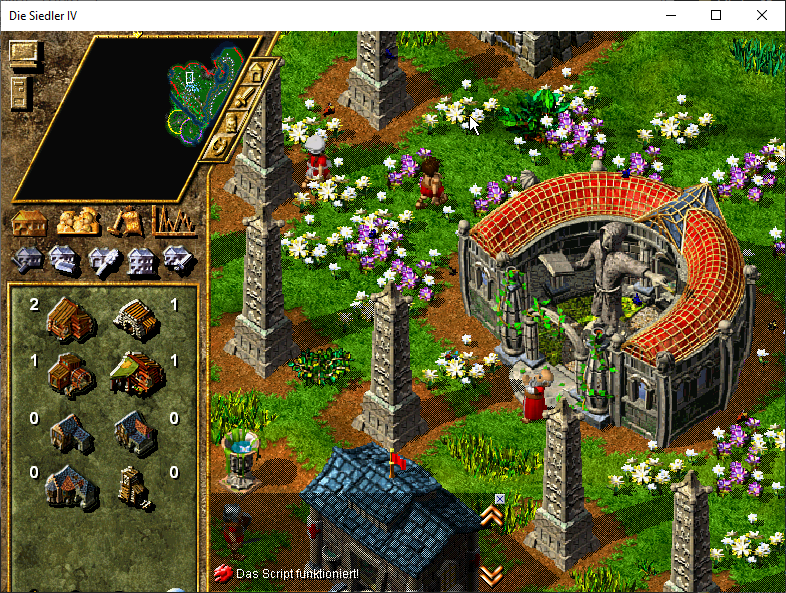The width and height of the screenshot is (786, 593).
Task: Show the statistics graph menu
Action: click(x=172, y=220)
